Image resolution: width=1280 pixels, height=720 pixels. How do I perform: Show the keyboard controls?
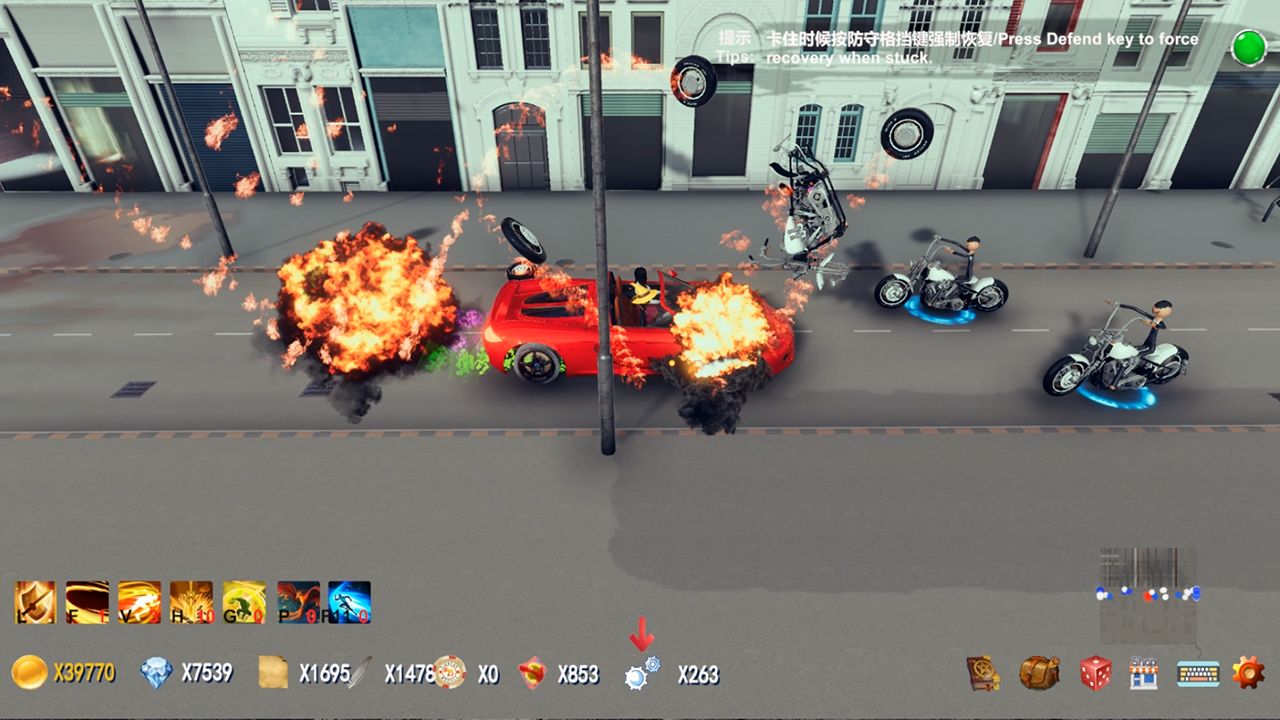[x=1197, y=673]
